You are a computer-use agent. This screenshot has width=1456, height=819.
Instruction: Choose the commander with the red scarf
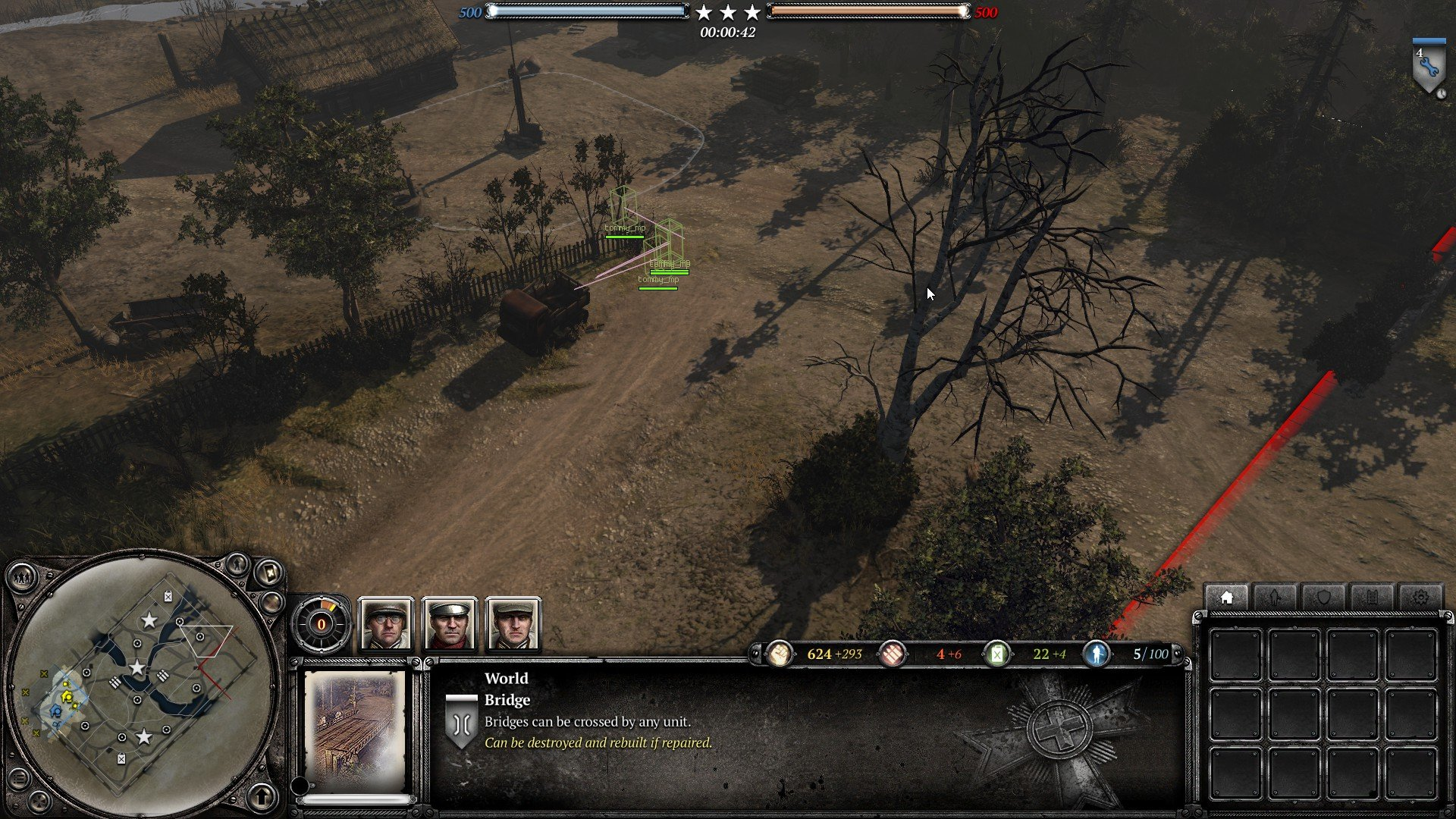450,625
